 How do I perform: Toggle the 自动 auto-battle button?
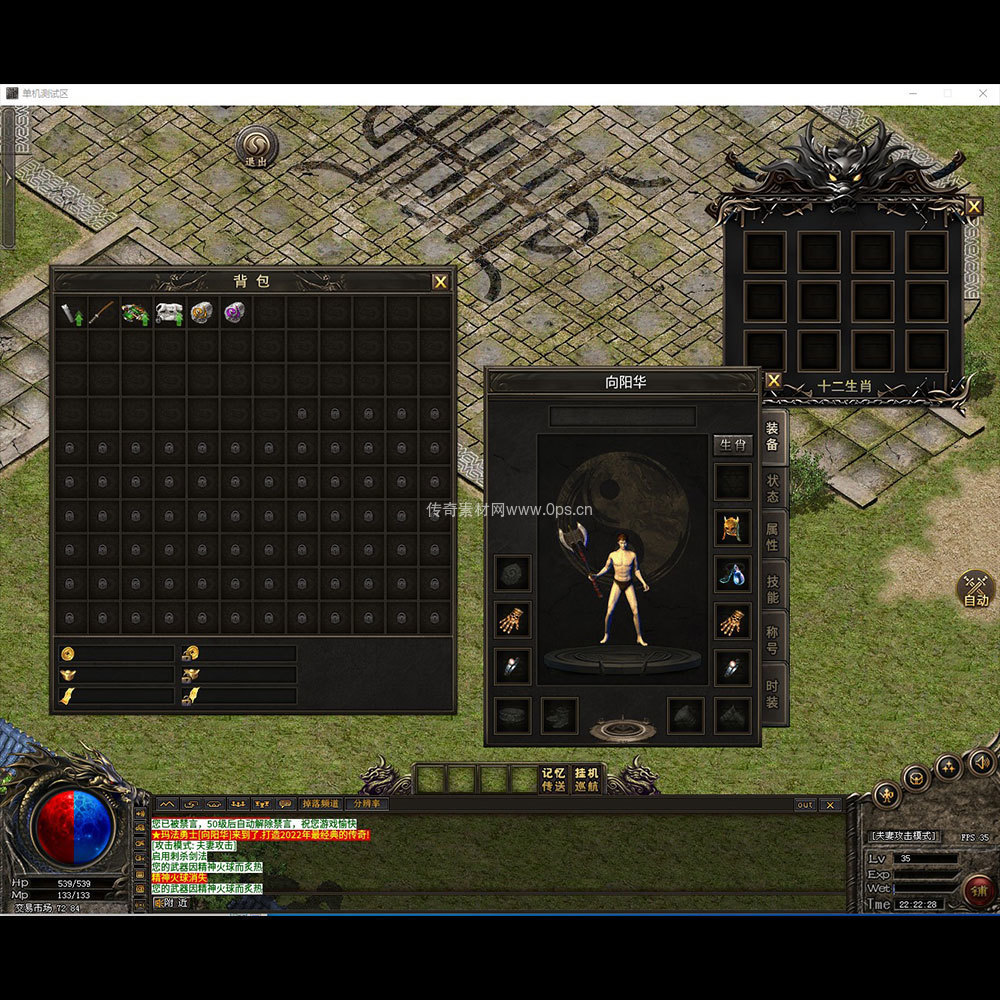(x=976, y=590)
